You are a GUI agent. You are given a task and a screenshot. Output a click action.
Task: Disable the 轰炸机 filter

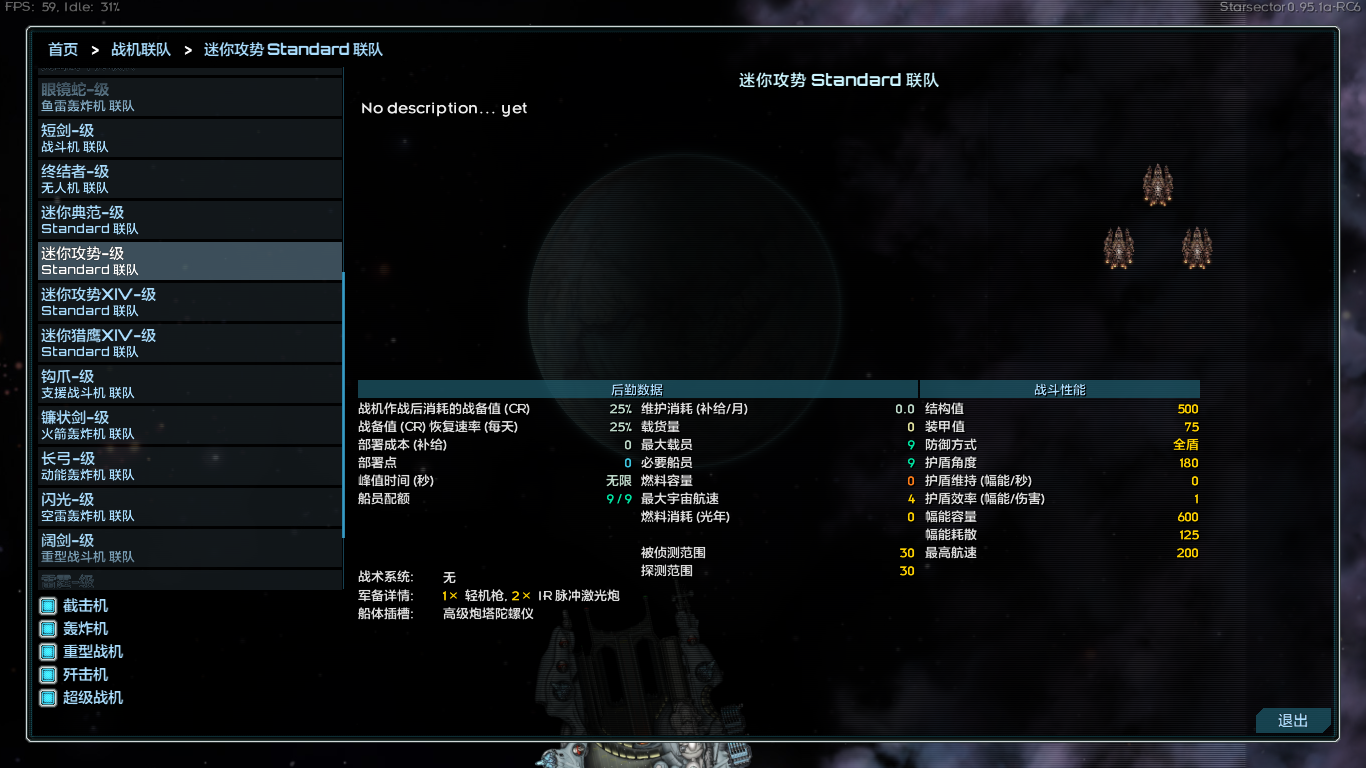tap(47, 628)
